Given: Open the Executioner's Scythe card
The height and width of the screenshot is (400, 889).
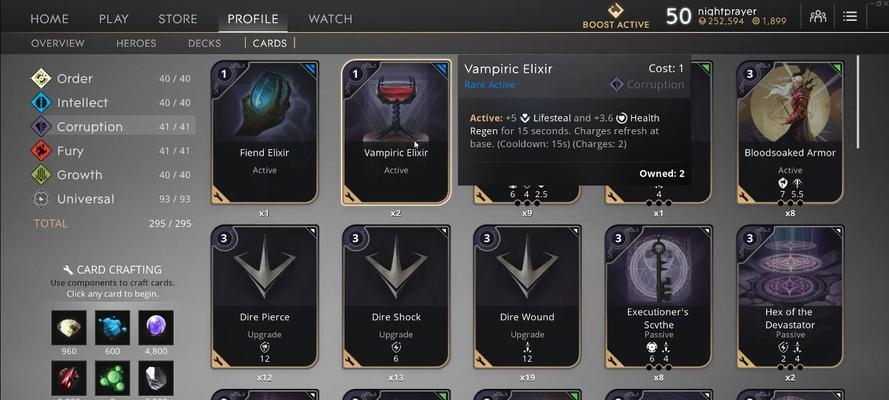Looking at the screenshot, I should (x=658, y=296).
